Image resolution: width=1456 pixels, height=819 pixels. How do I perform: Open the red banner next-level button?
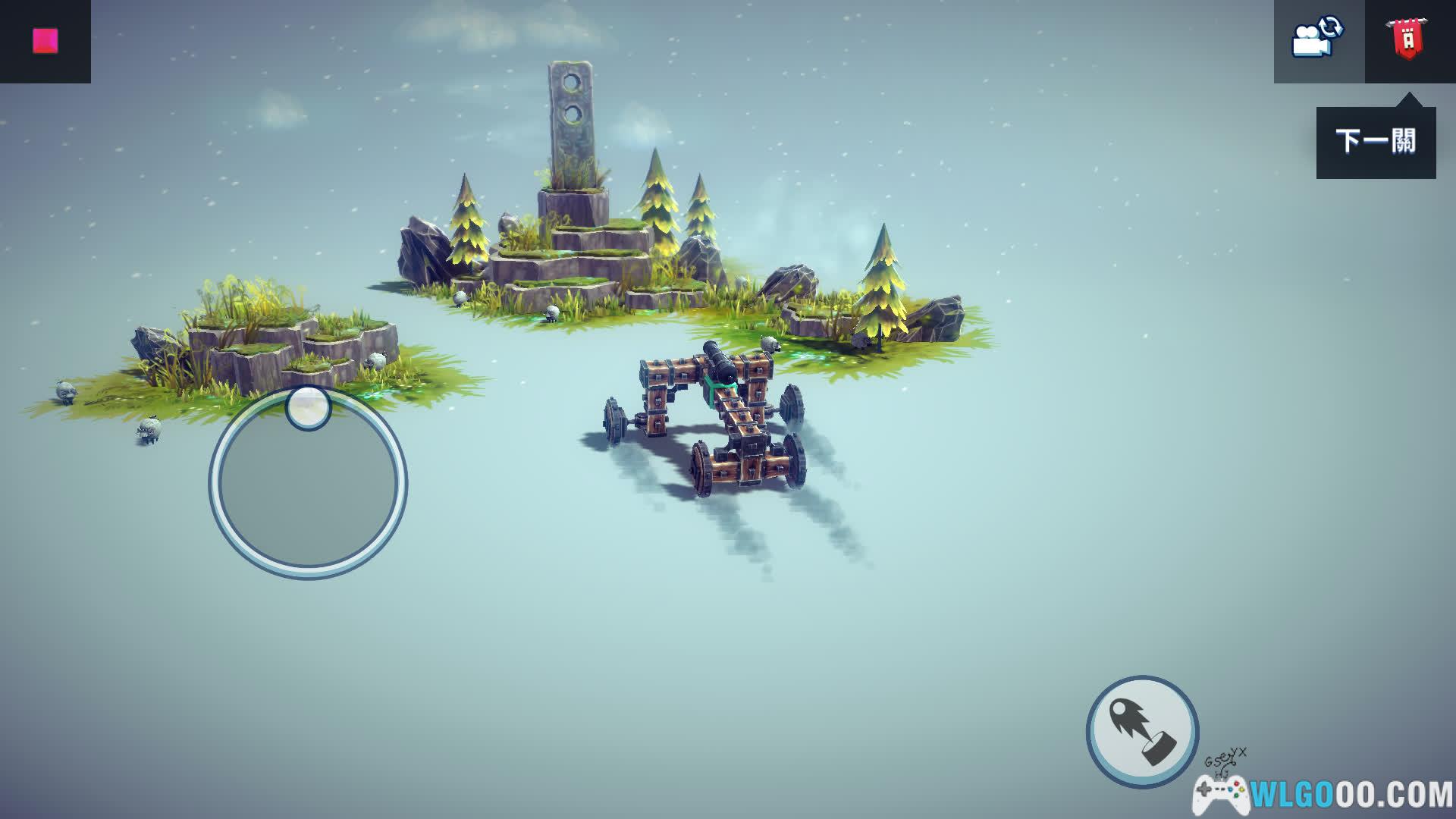[x=1408, y=39]
